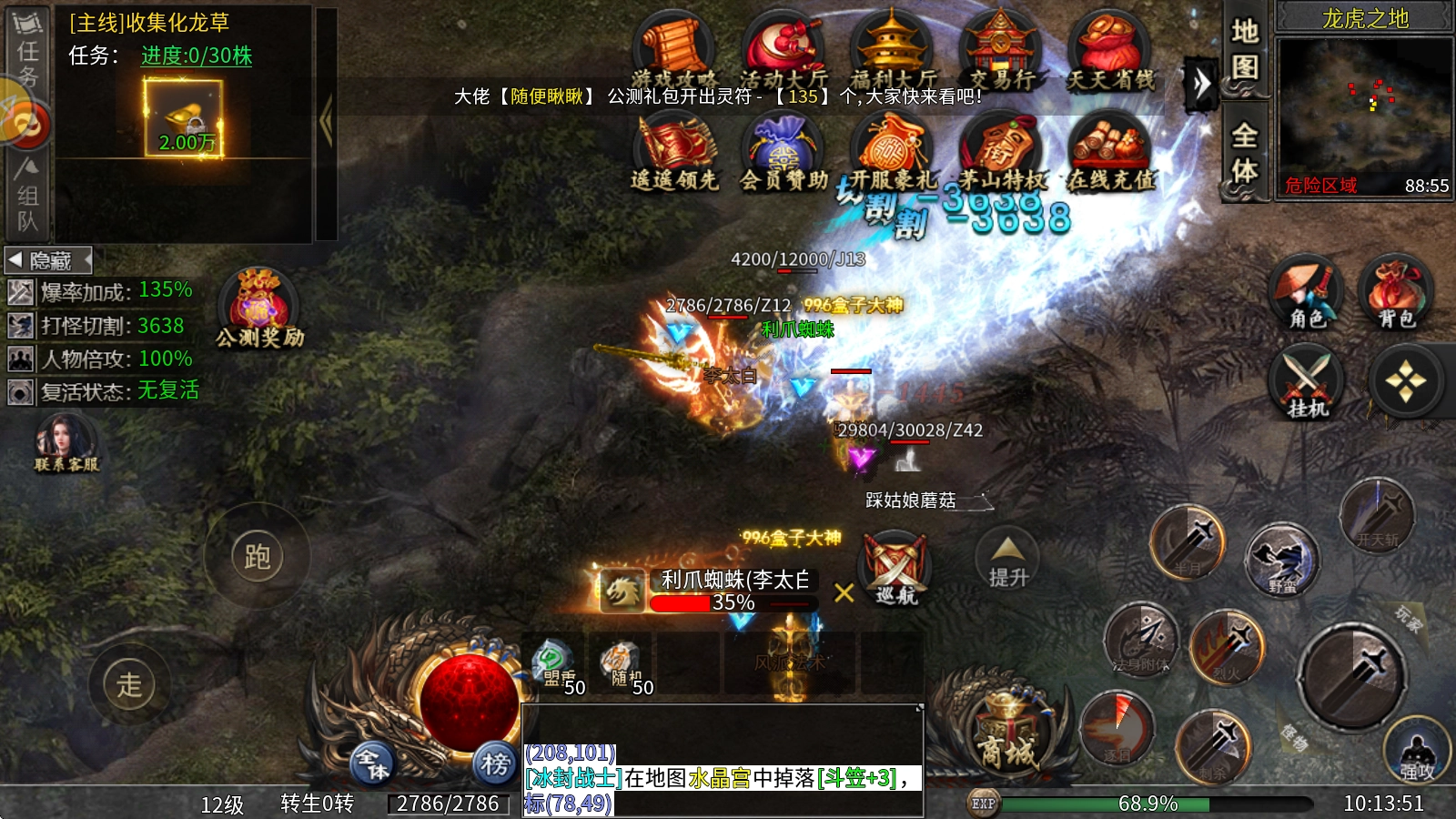
Task: Open the 福利大厅 welfare hall
Action: pos(893,51)
